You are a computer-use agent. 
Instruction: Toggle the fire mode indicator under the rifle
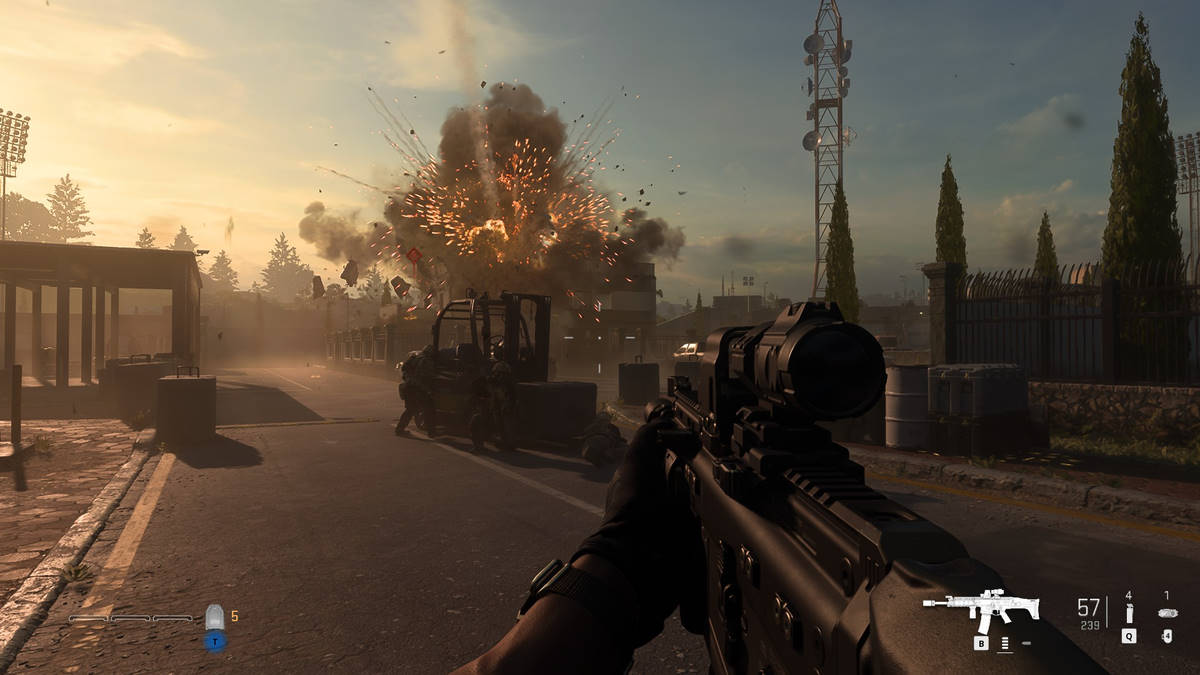(1004, 644)
